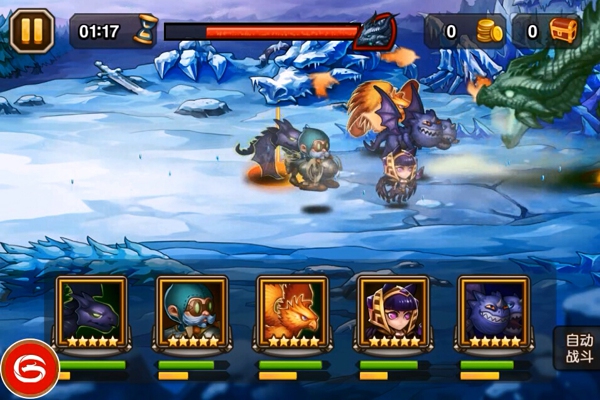
Task: Activate the blue horned demon hero portrait
Action: (x=493, y=310)
